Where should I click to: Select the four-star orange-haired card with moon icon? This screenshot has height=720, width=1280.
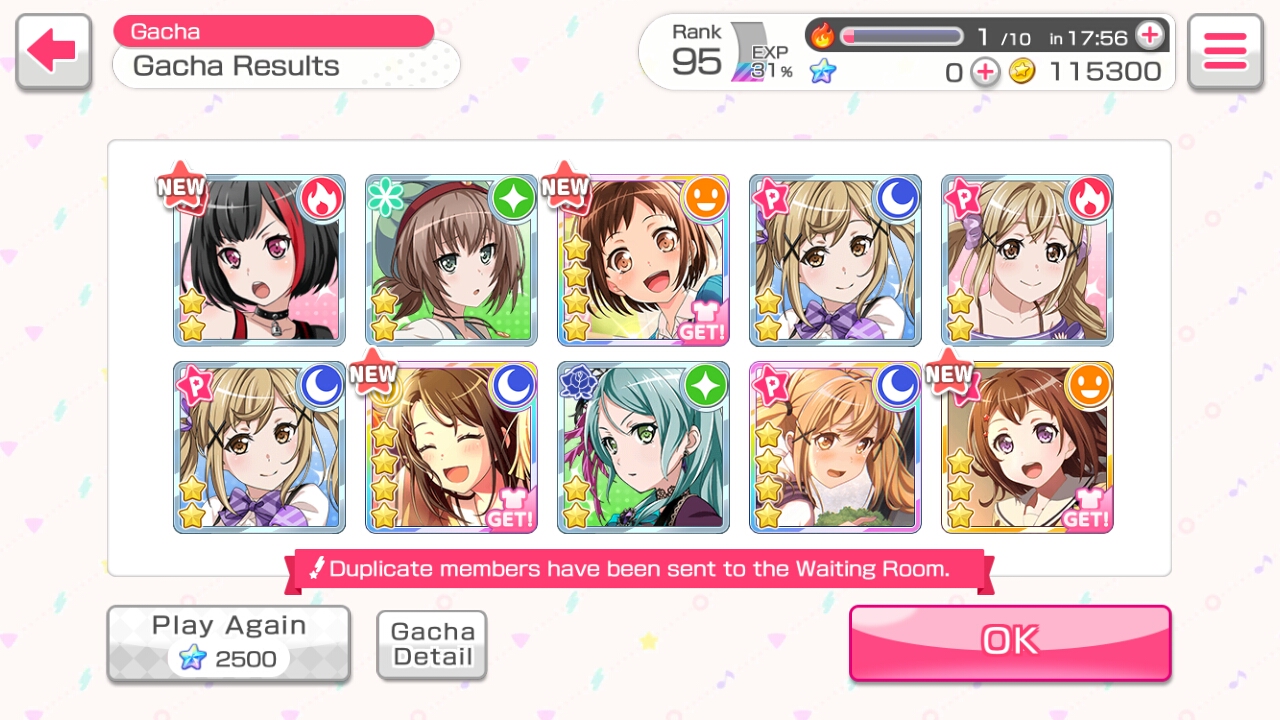coord(835,447)
